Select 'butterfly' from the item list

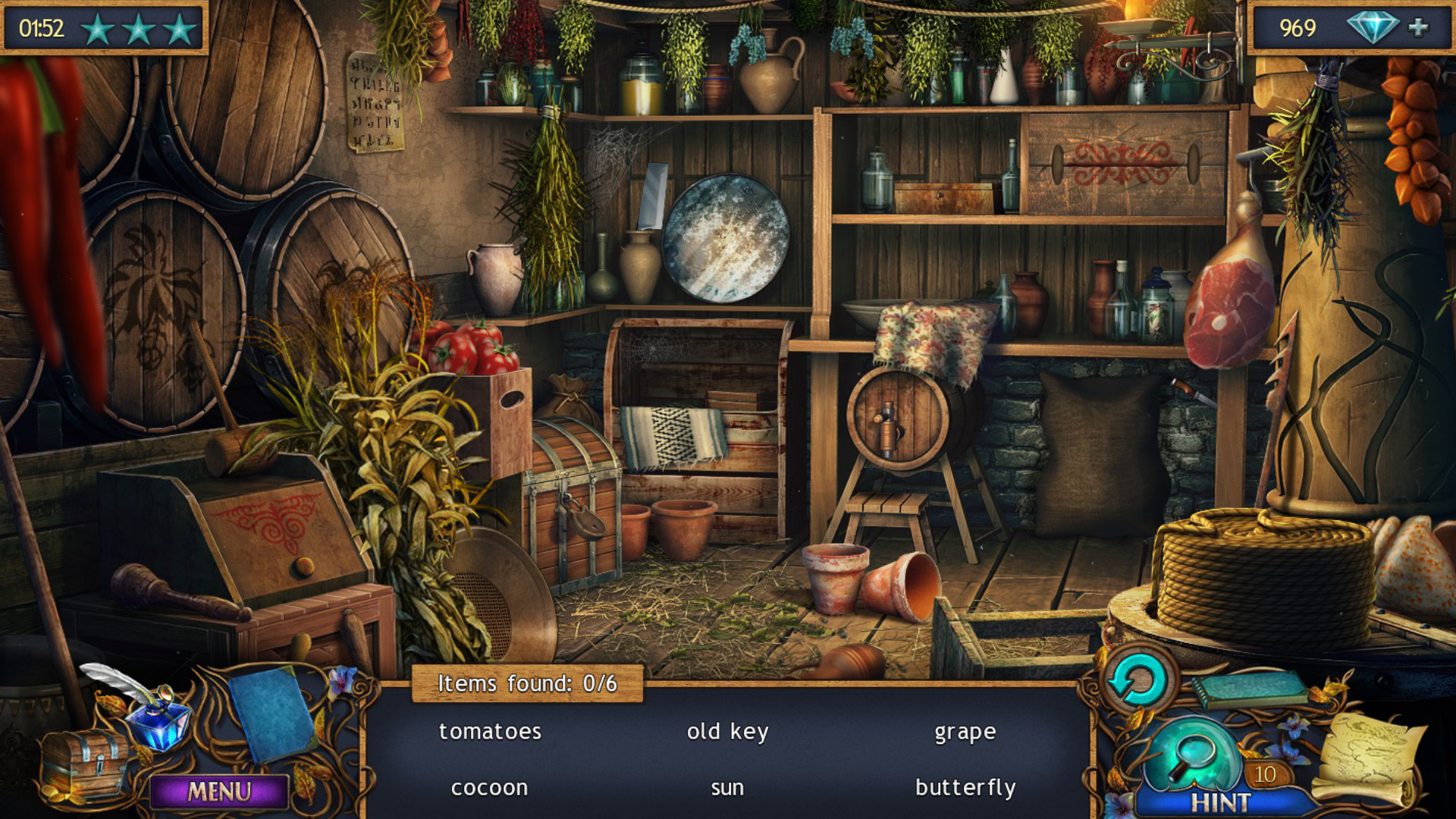click(966, 786)
